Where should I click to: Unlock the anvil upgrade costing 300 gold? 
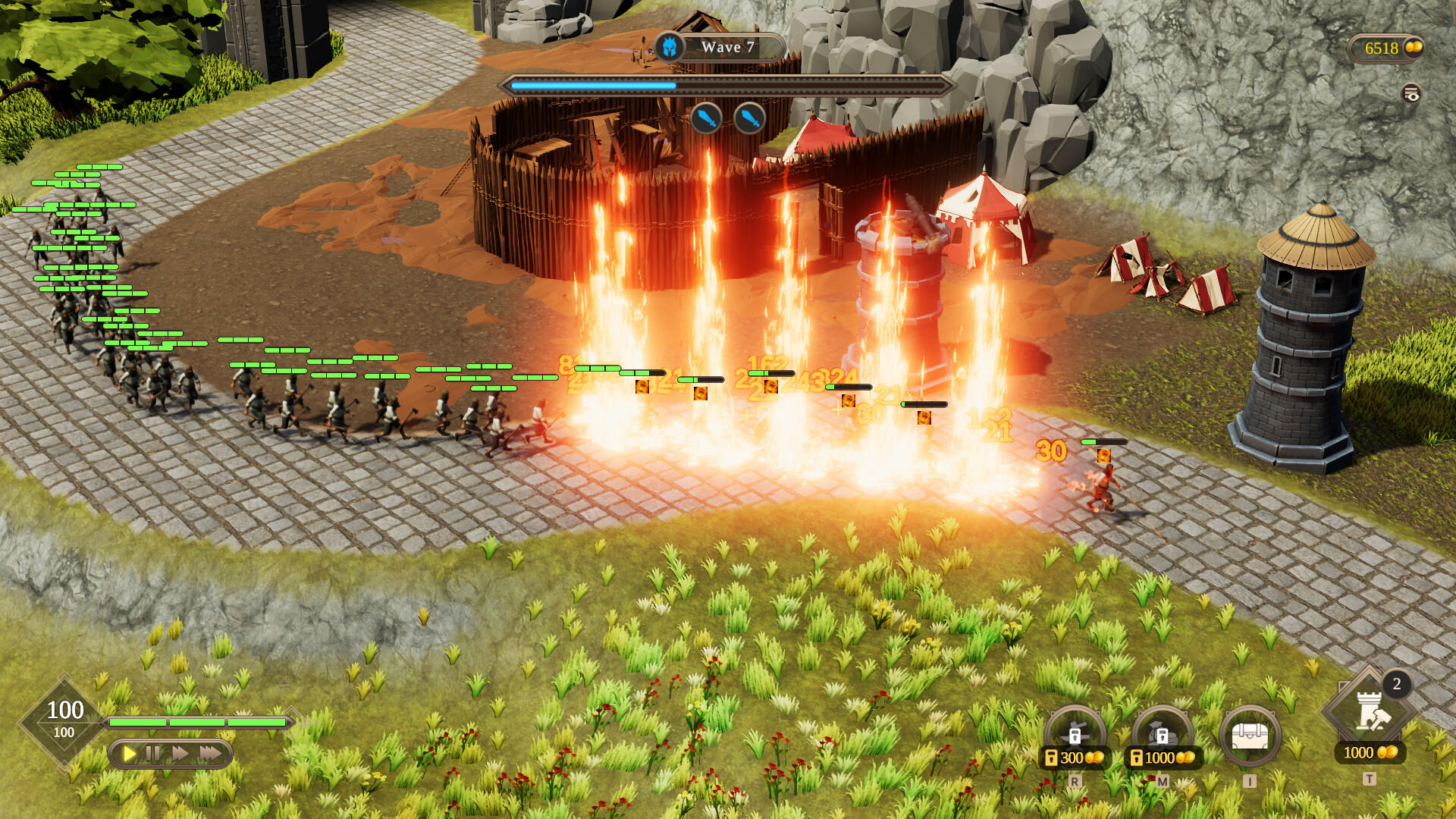coord(1075,735)
